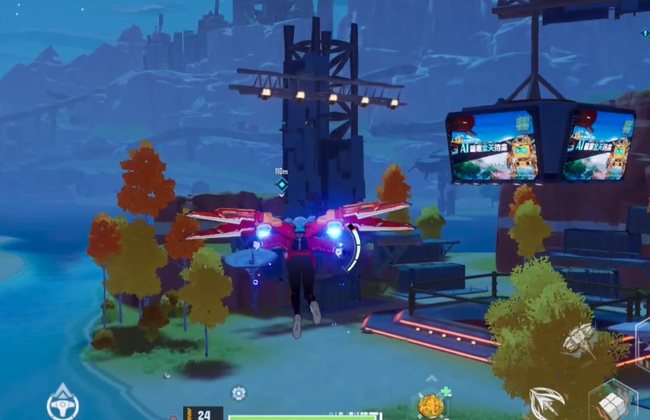This screenshot has height=420, width=650.
Task: Tap the steering wheel vehicle button
Action: point(62,401)
